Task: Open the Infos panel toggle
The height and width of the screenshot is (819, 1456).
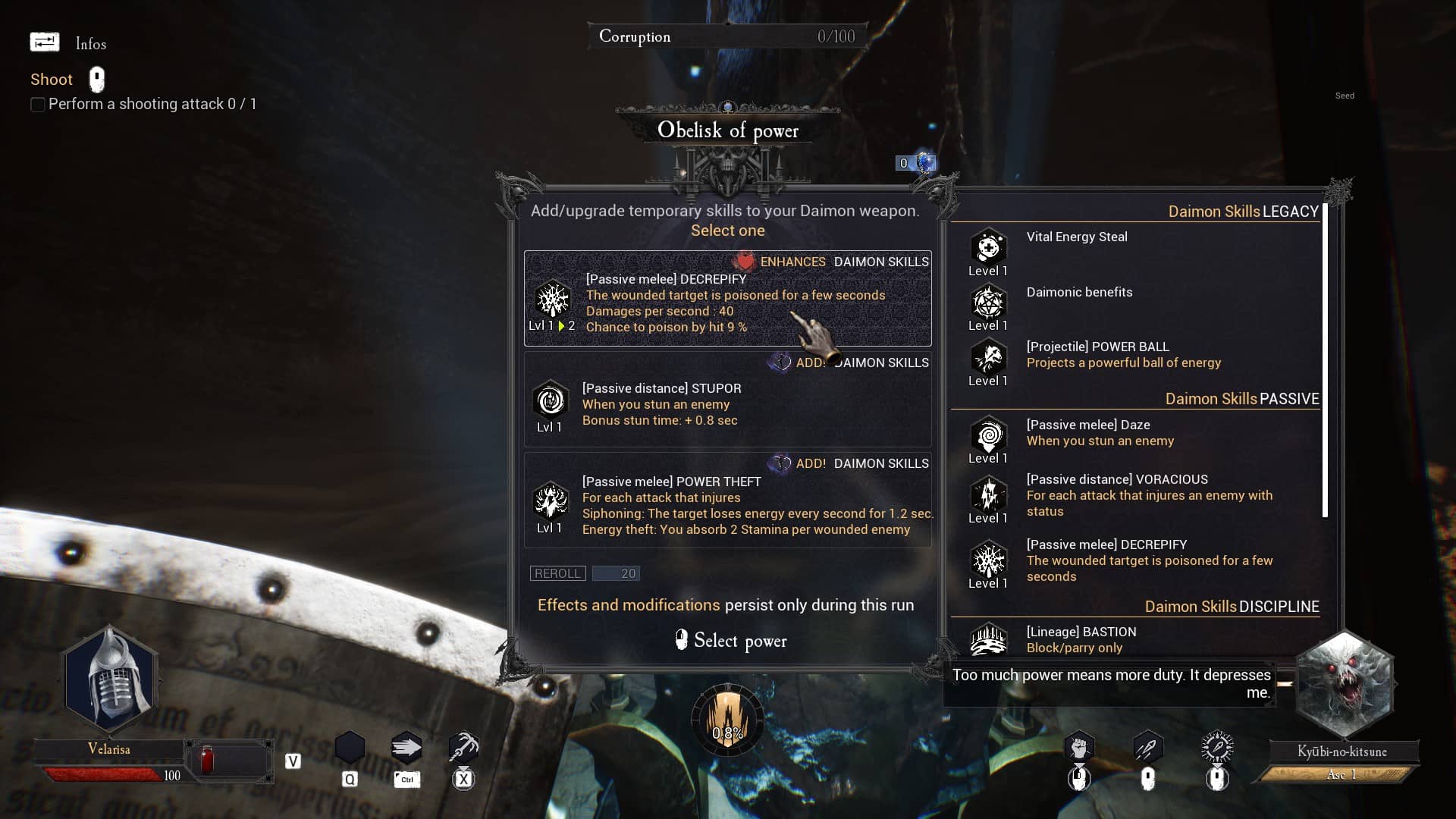Action: (x=45, y=42)
